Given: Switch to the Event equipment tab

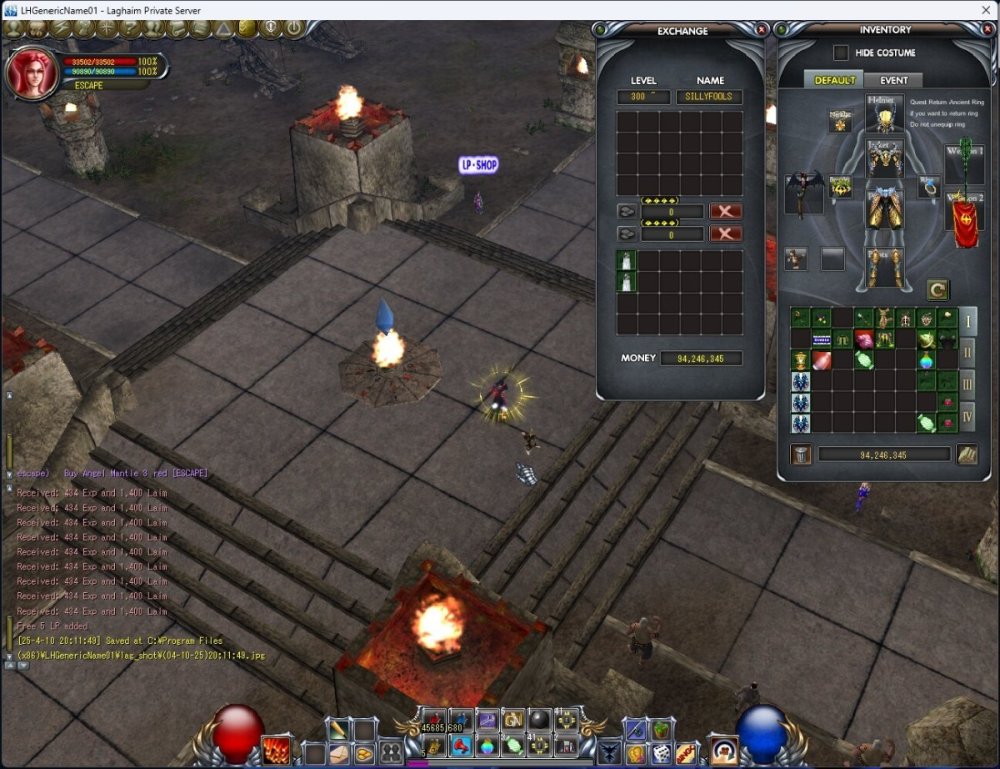Looking at the screenshot, I should click(x=894, y=80).
